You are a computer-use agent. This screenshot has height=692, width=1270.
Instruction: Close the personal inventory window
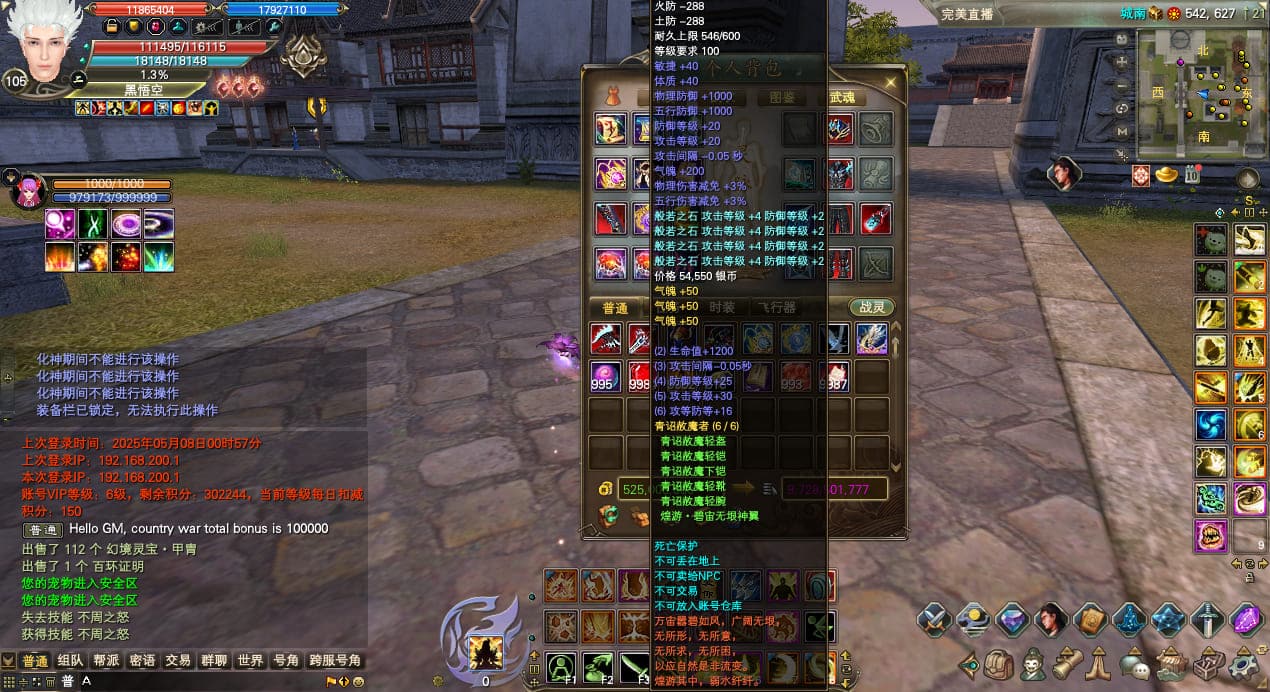(x=890, y=82)
